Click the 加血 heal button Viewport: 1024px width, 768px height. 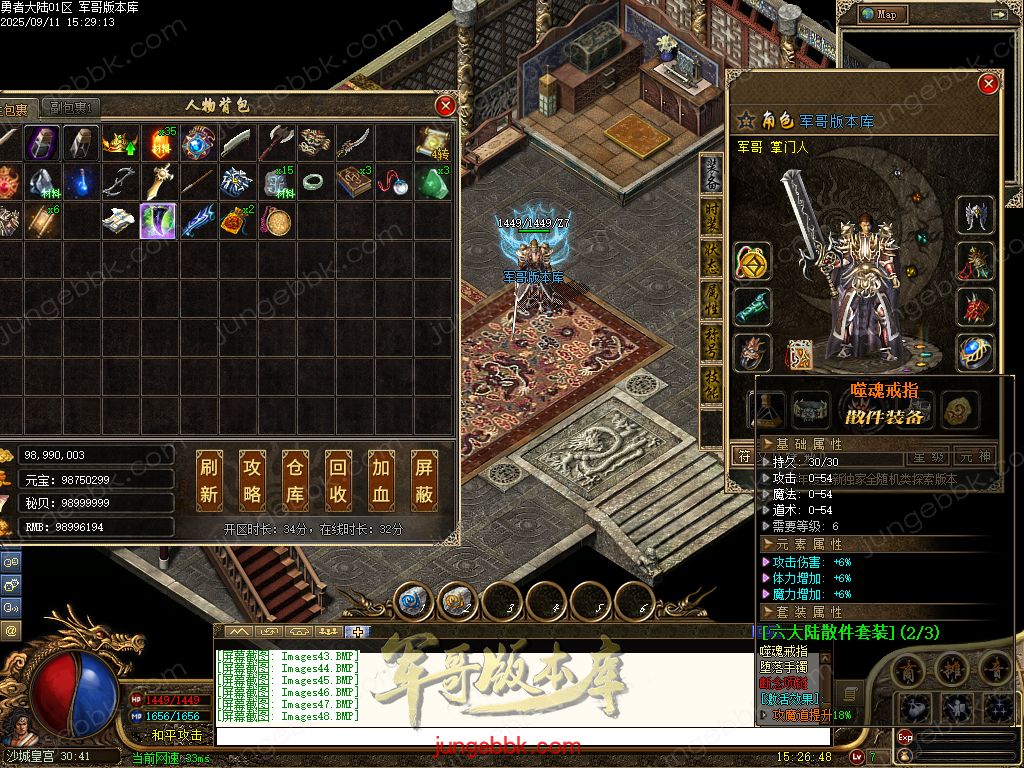(382, 480)
